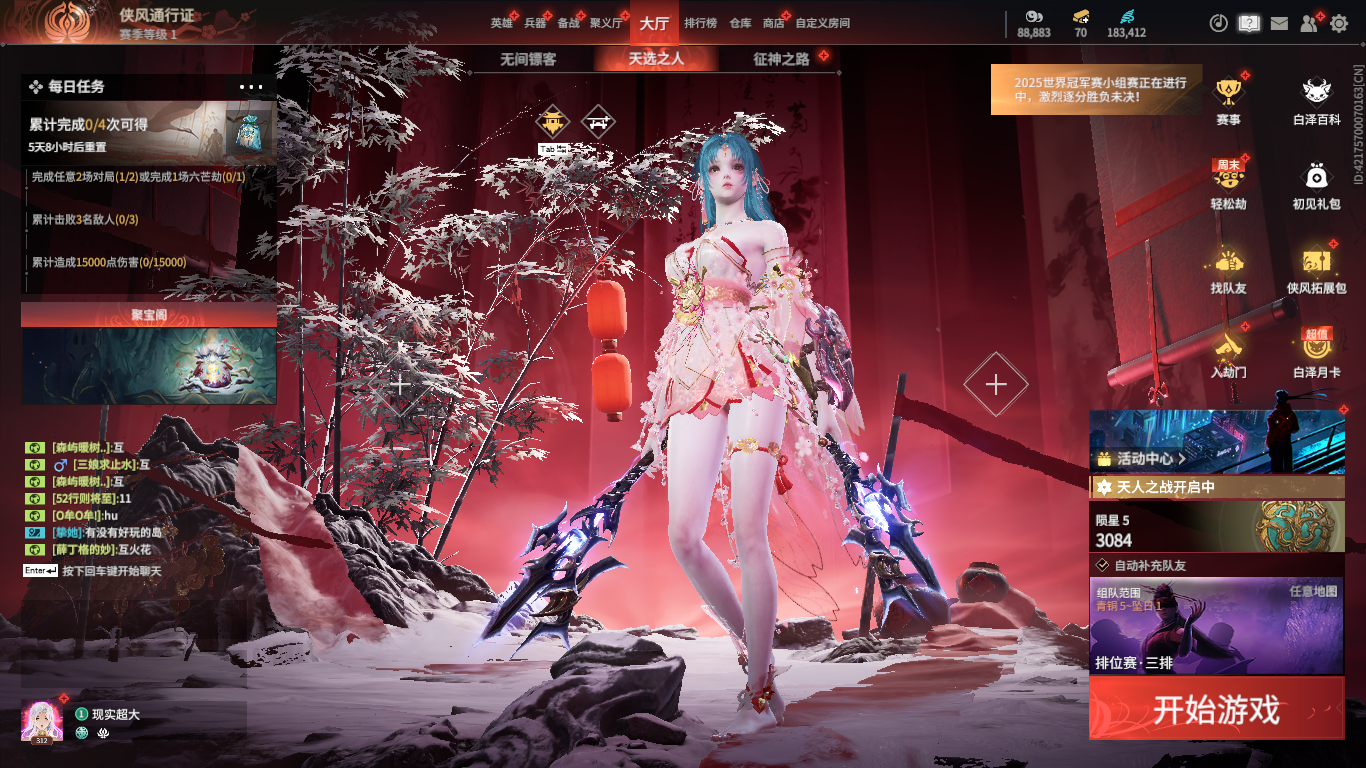This screenshot has width=1366, height=768.
Task: Click the 找队友 find teammates icon
Action: 1228,271
